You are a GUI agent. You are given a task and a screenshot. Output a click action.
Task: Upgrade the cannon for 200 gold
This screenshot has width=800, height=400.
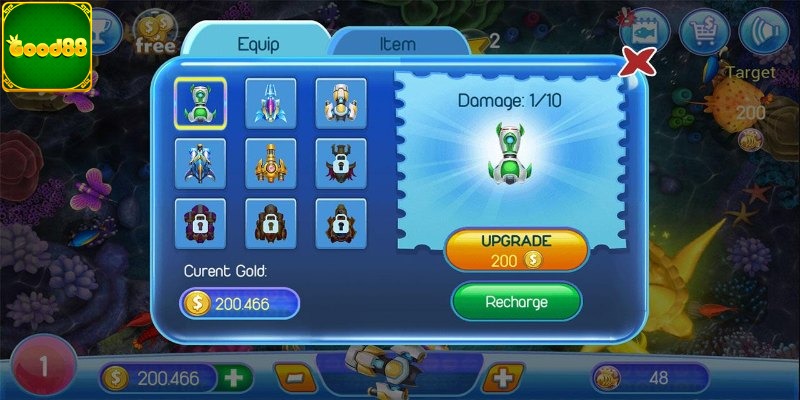[x=516, y=251]
